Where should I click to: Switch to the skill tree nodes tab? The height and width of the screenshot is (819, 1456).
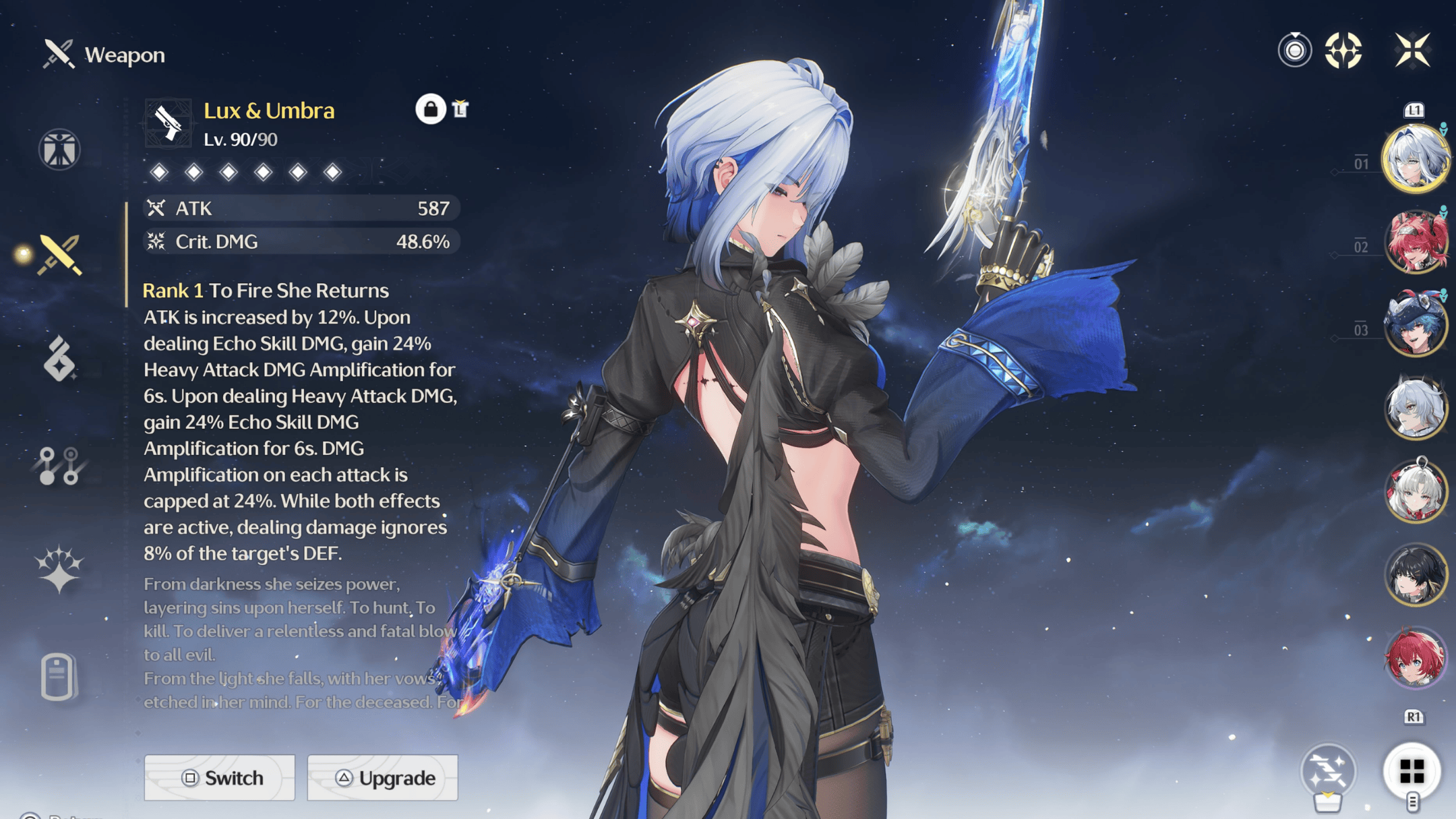59,466
